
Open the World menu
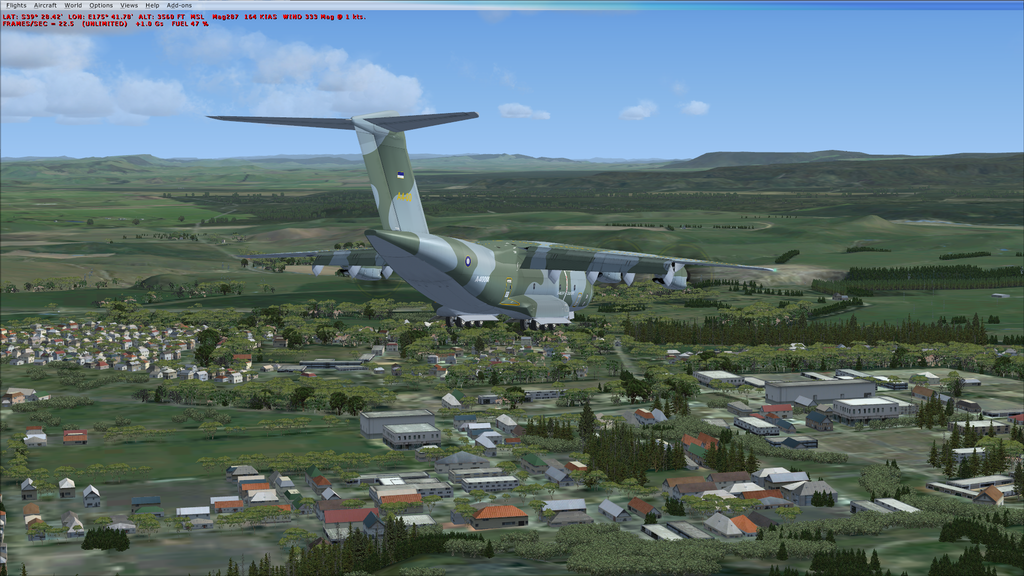[73, 5]
